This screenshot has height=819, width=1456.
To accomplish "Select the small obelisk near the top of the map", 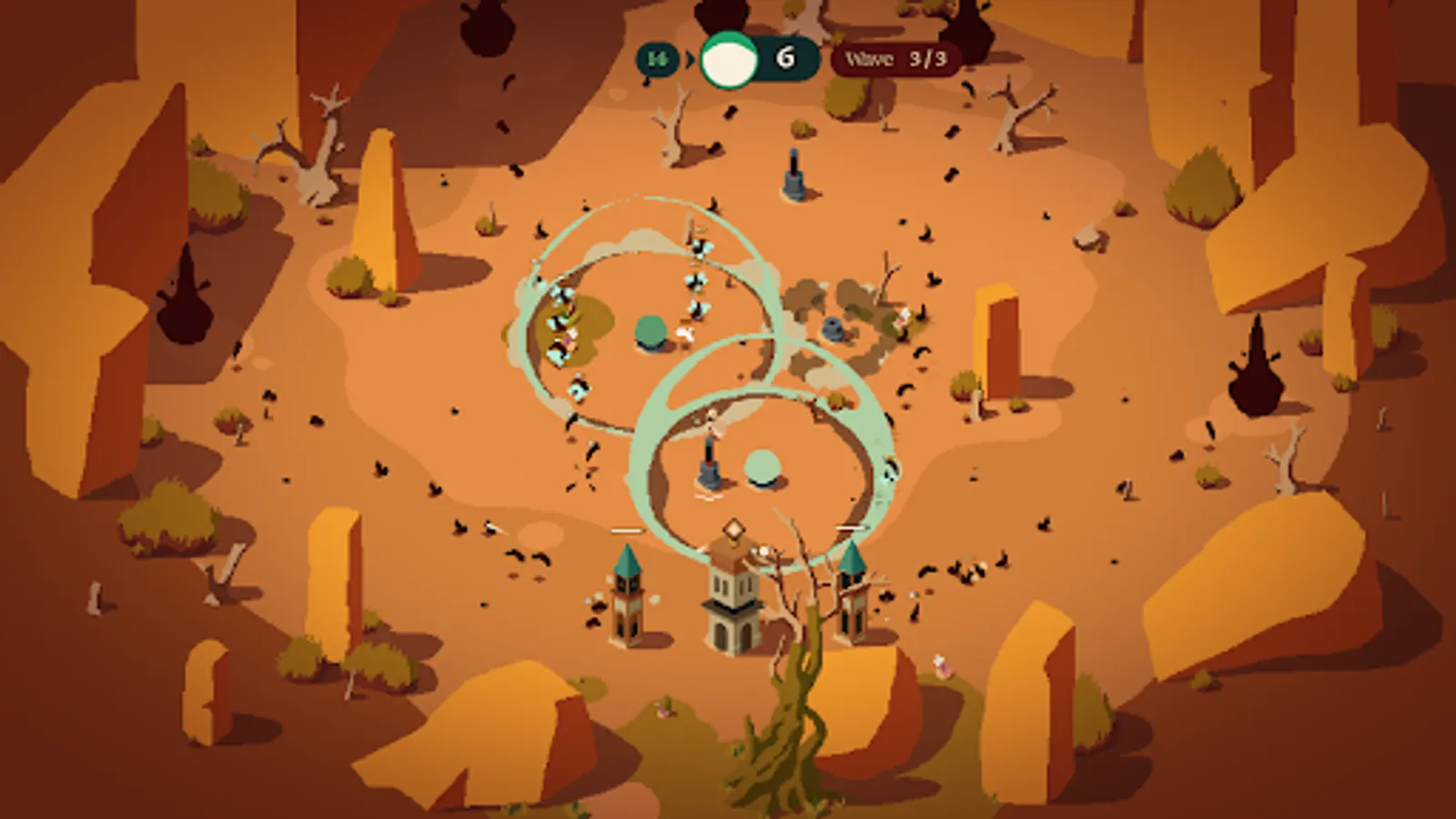I will 794,173.
